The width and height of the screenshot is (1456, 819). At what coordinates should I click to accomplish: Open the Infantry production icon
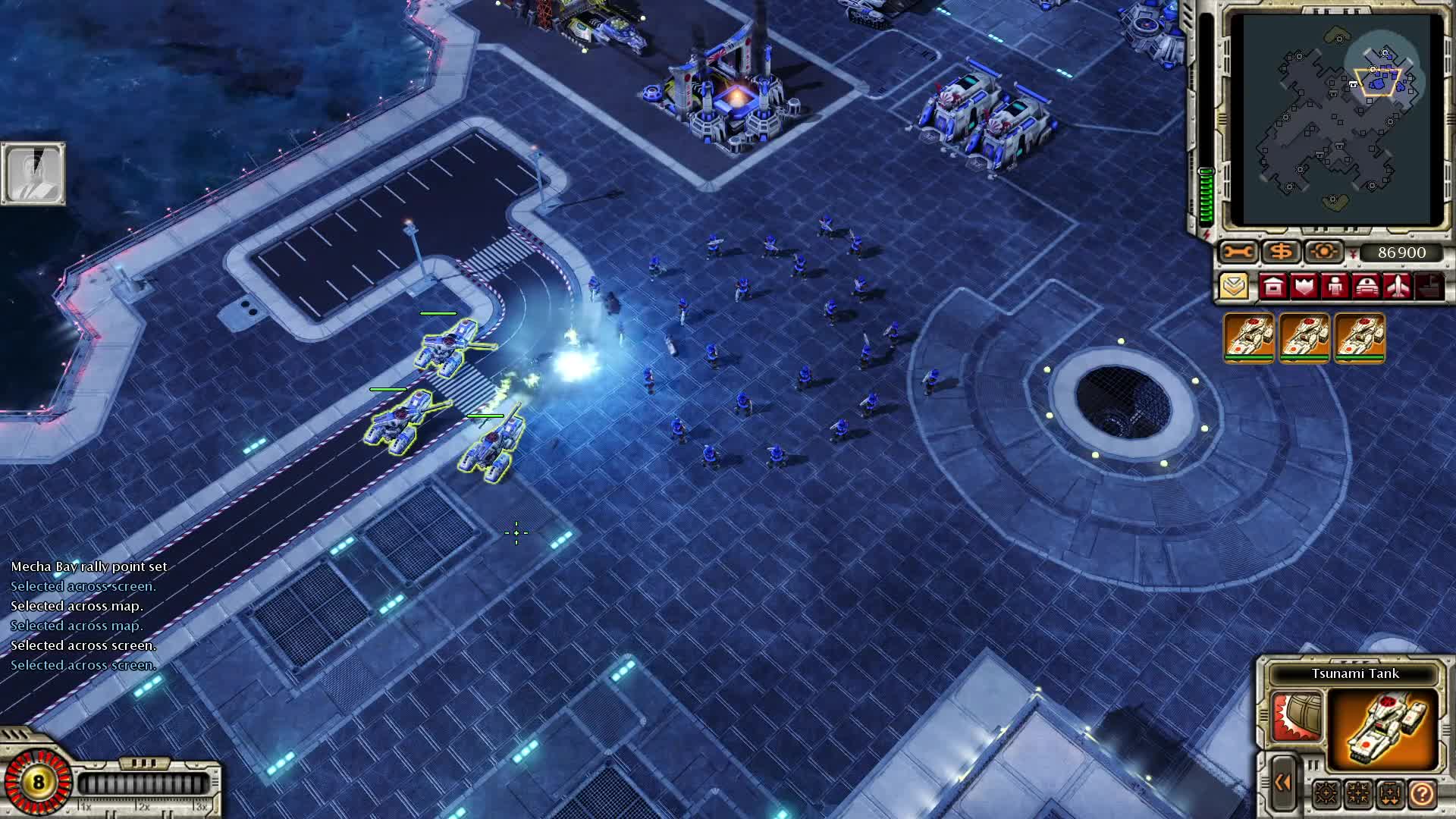[x=1335, y=286]
